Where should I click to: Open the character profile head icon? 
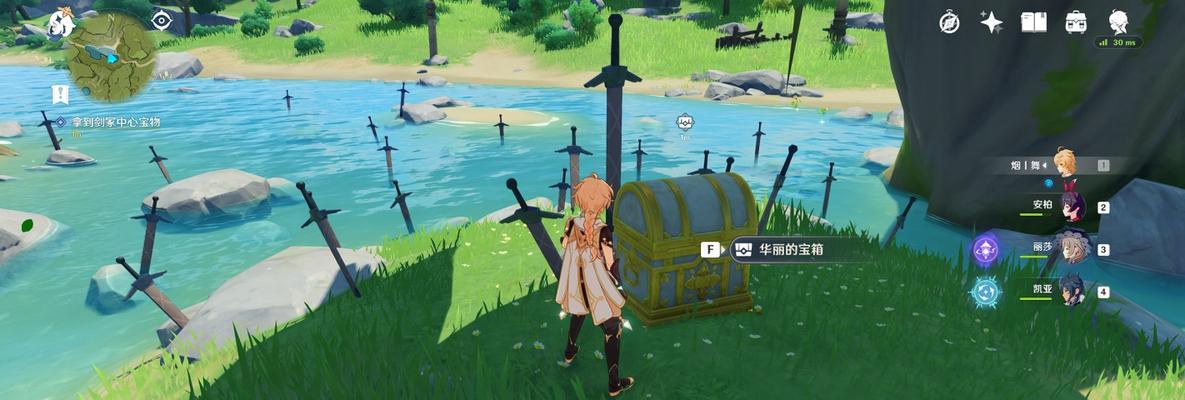tap(1119, 22)
